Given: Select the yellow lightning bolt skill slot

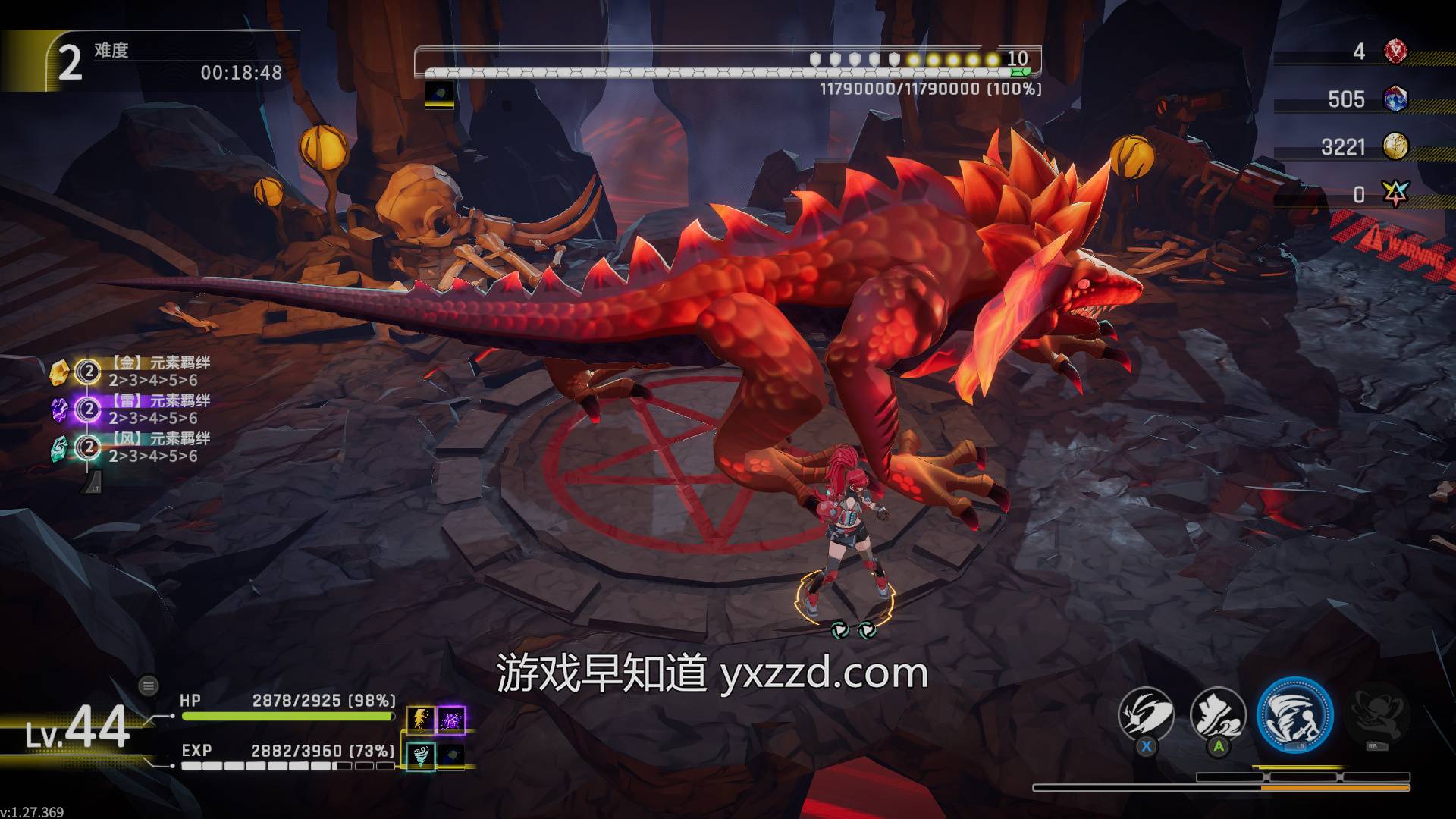Looking at the screenshot, I should 421,719.
